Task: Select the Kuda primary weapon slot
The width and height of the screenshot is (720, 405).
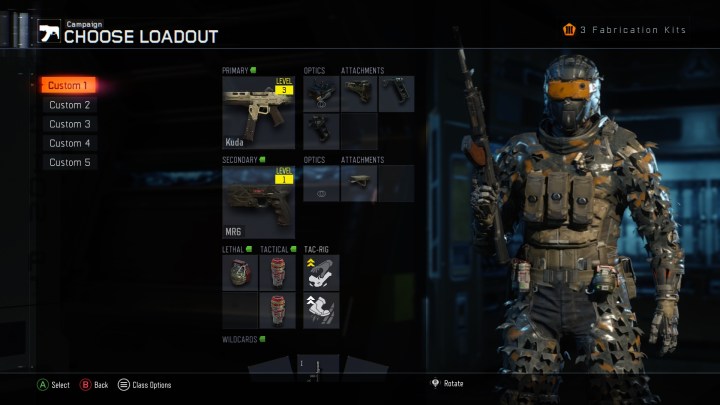Action: pos(259,113)
